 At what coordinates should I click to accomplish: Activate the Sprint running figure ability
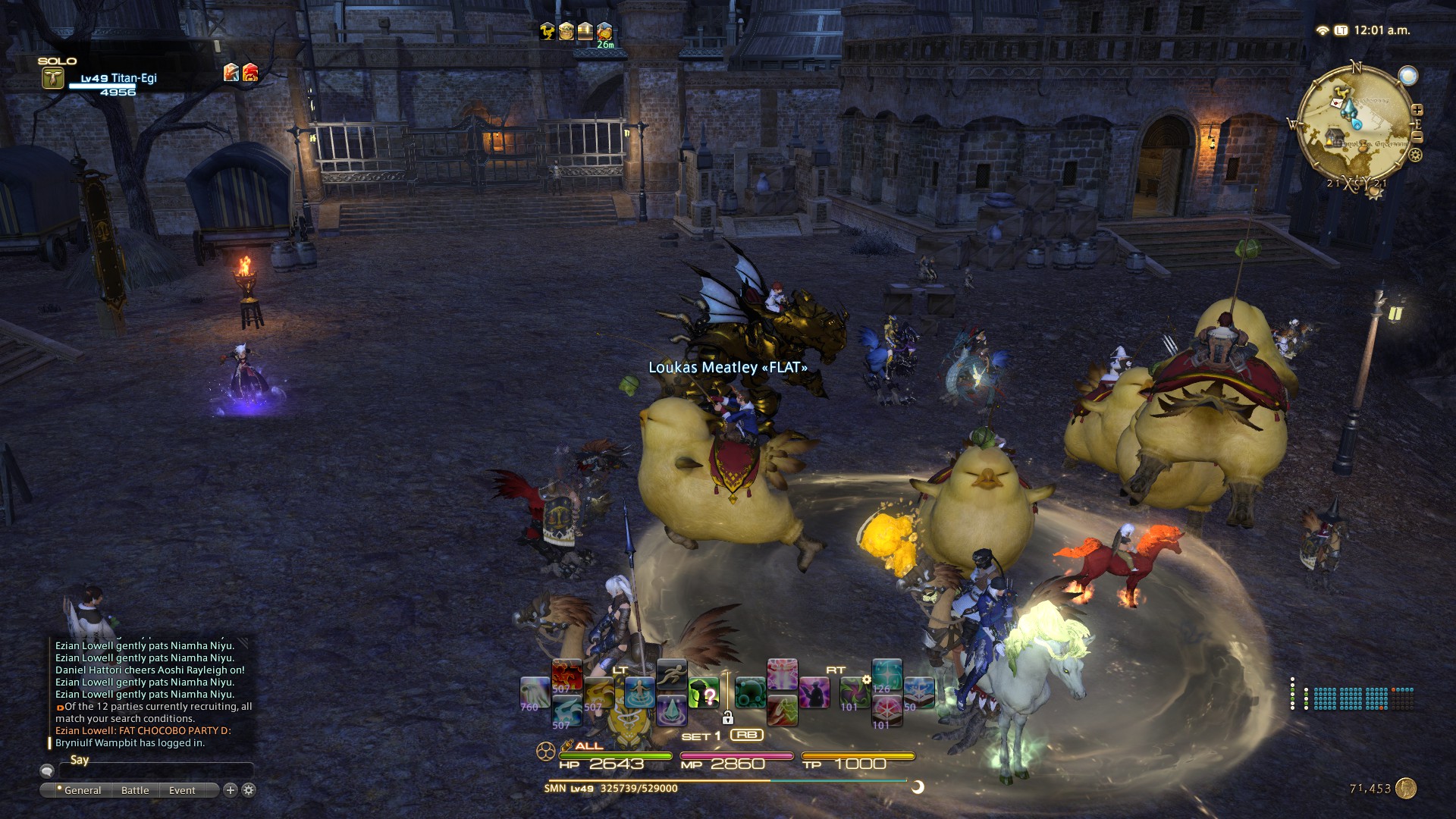pos(671,674)
